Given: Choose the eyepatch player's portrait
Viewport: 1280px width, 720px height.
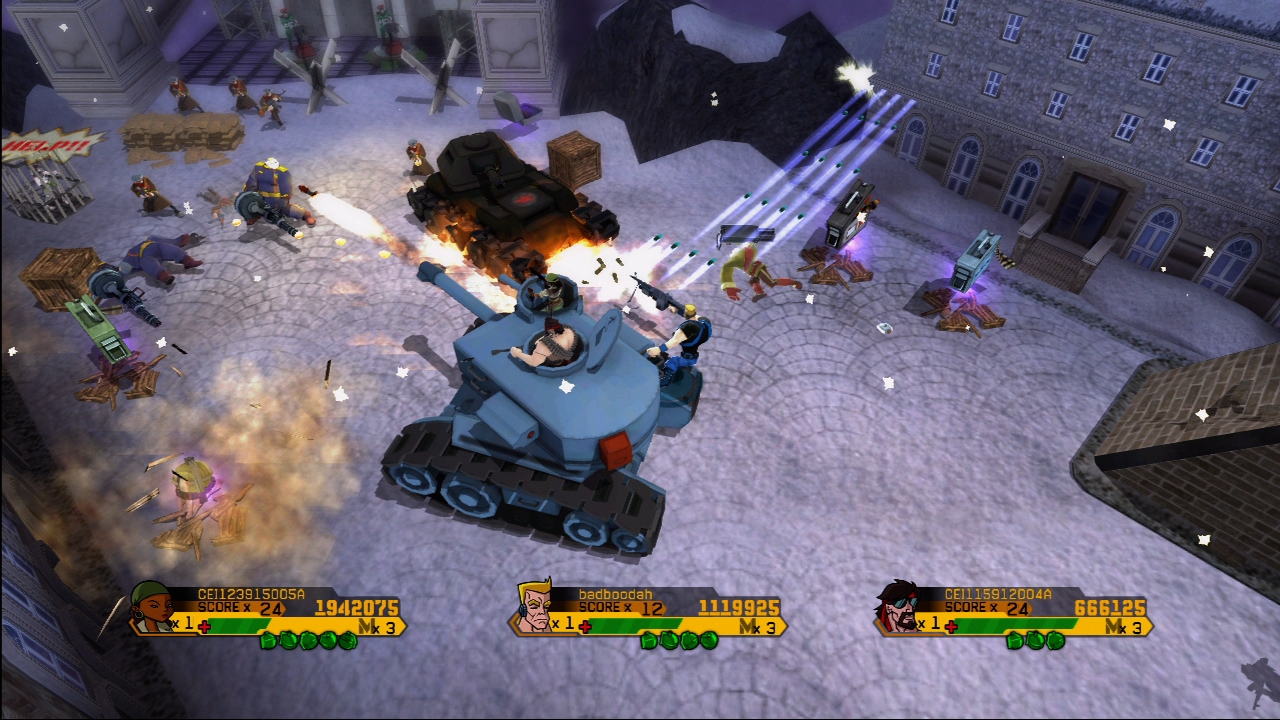Looking at the screenshot, I should point(900,607).
